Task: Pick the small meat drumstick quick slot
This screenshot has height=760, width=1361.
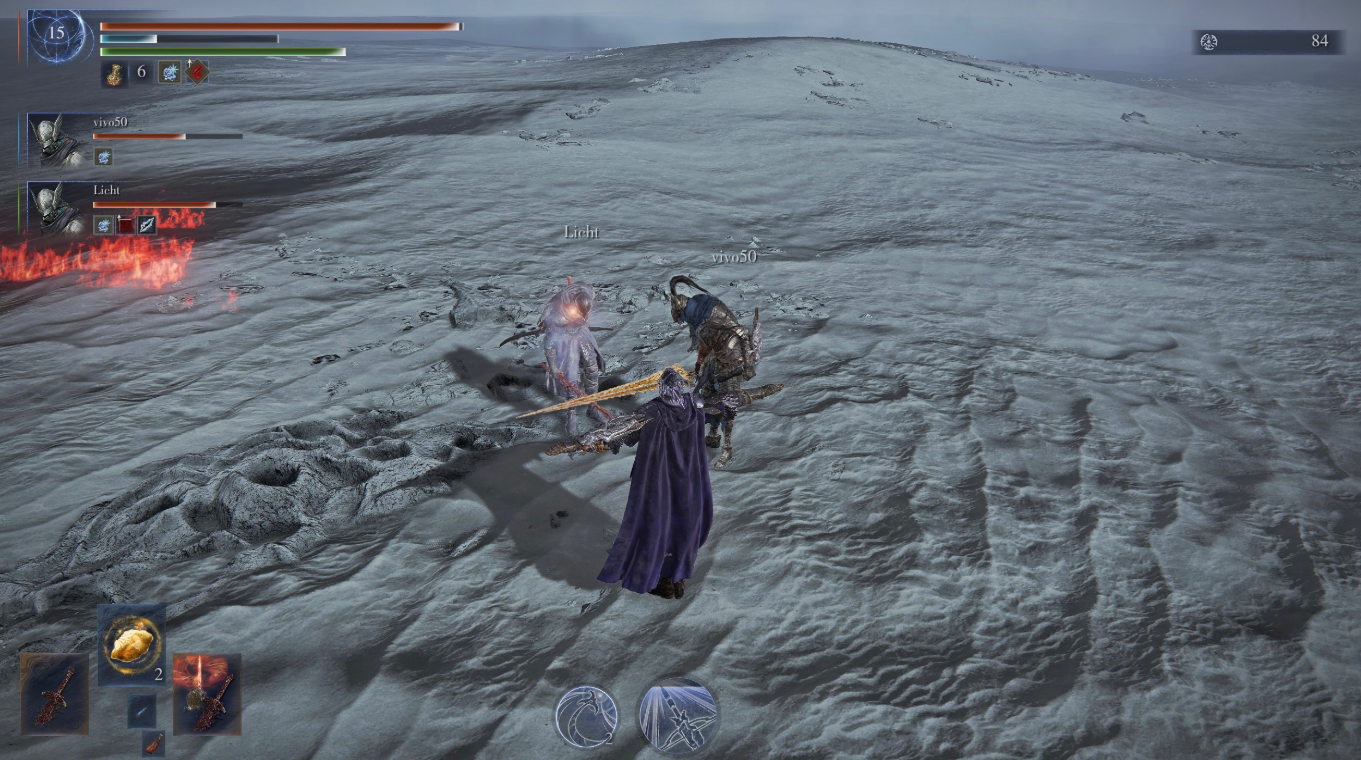Action: click(153, 742)
